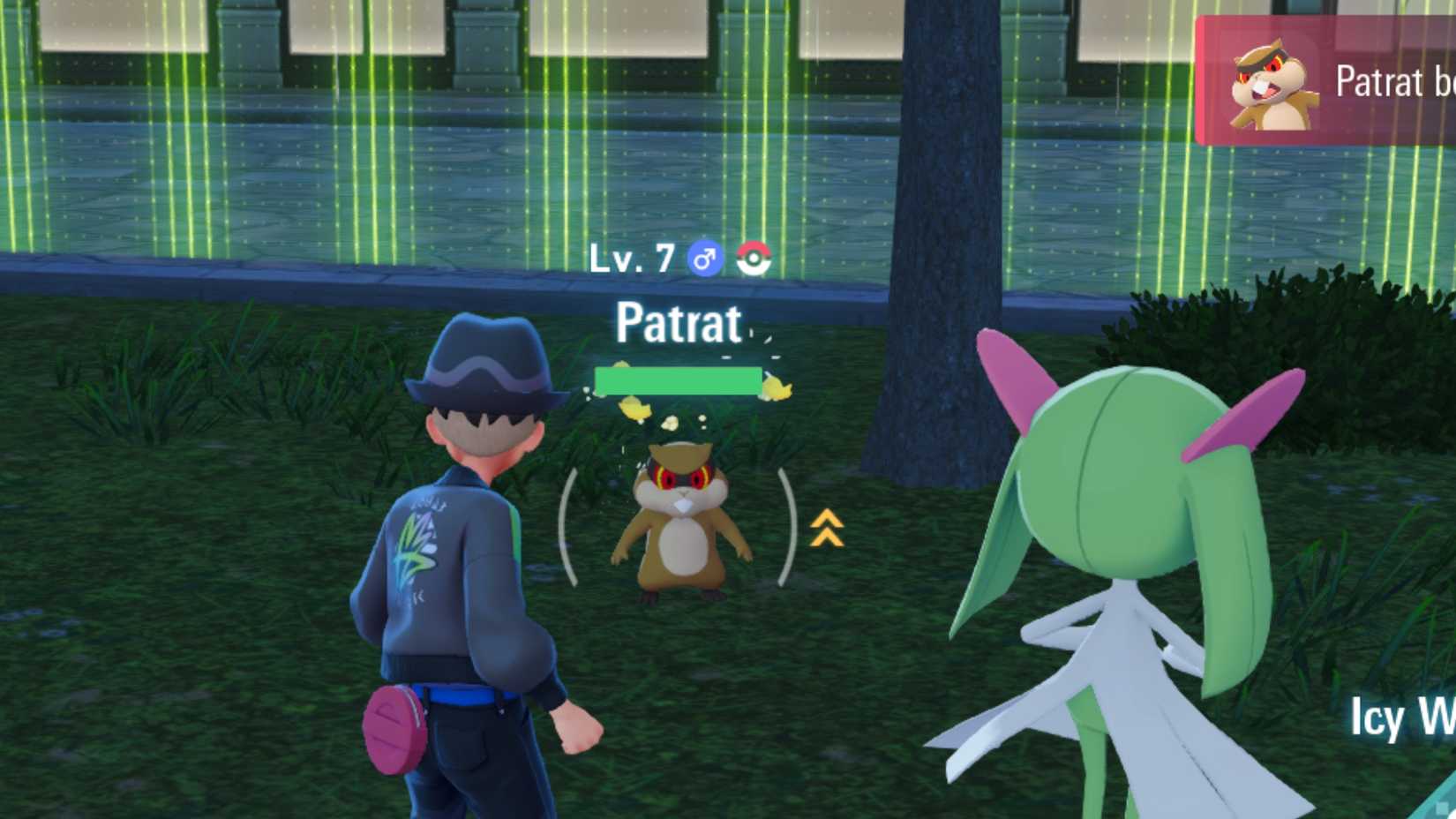The height and width of the screenshot is (819, 1456).
Task: Select the Patrat name label
Action: click(678, 325)
